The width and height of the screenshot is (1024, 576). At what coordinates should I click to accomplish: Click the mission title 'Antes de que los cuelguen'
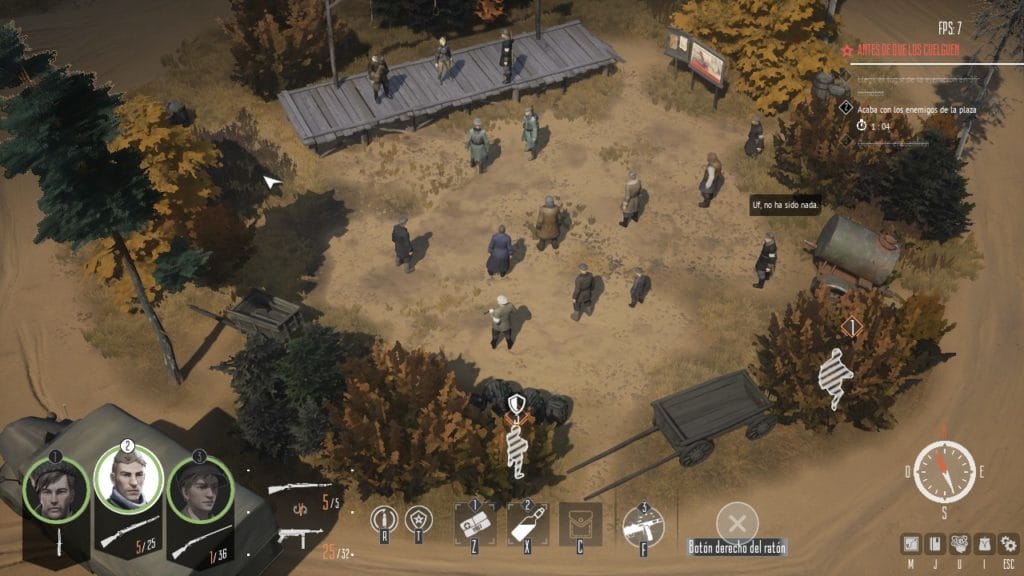pyautogui.click(x=910, y=49)
